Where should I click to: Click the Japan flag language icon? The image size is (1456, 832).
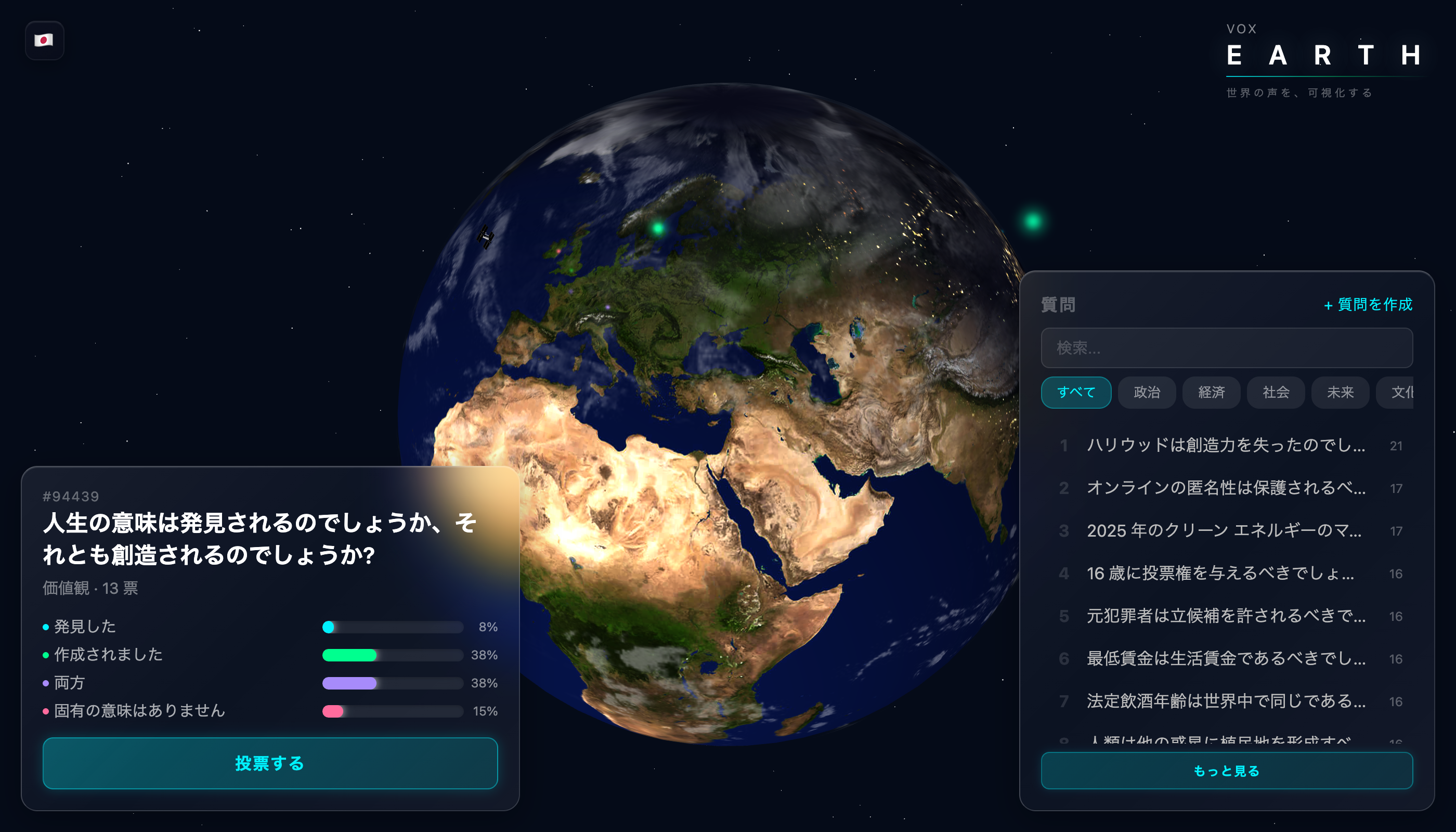click(45, 40)
